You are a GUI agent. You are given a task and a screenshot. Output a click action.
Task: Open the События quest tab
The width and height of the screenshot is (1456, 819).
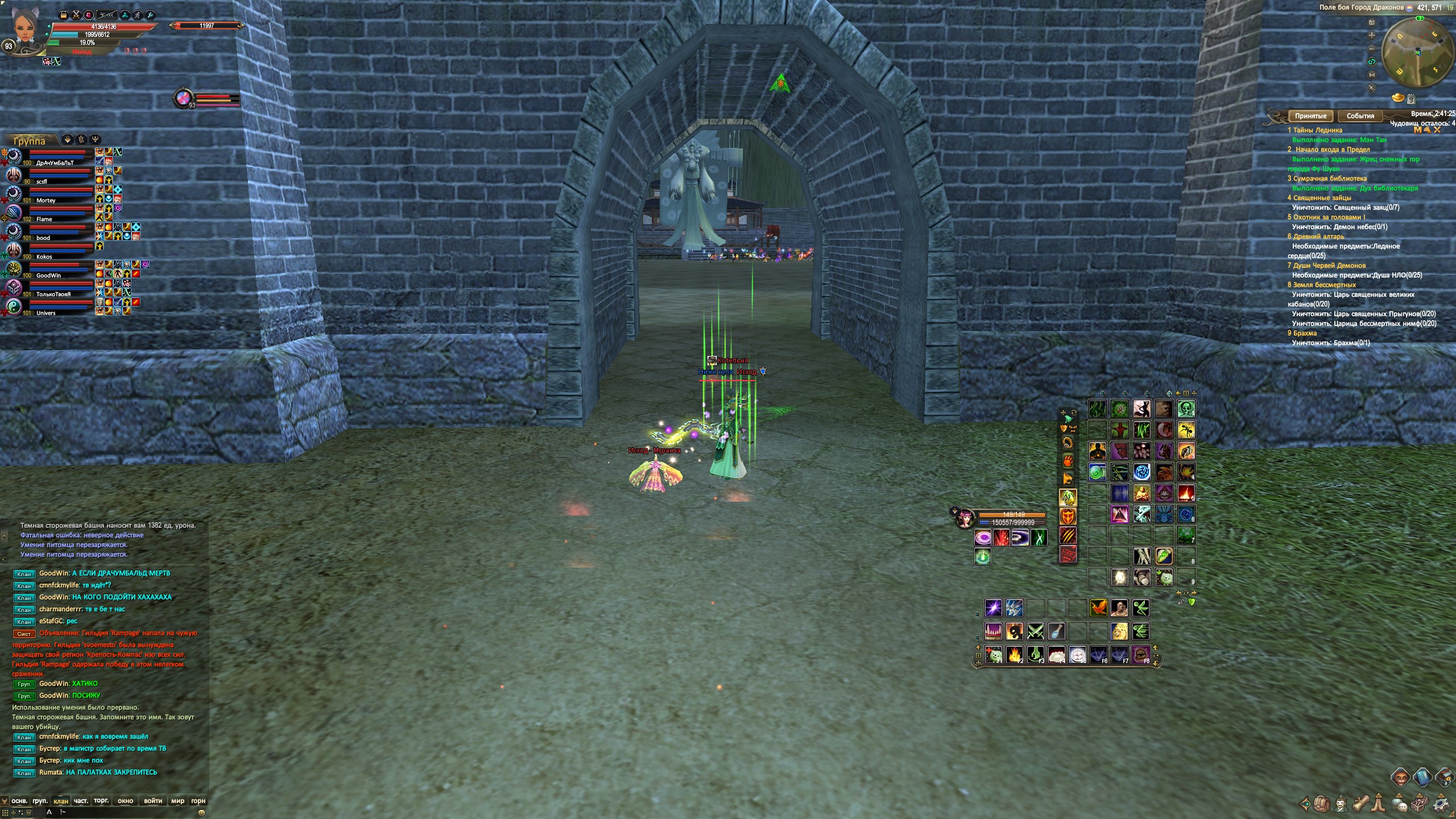click(1360, 116)
